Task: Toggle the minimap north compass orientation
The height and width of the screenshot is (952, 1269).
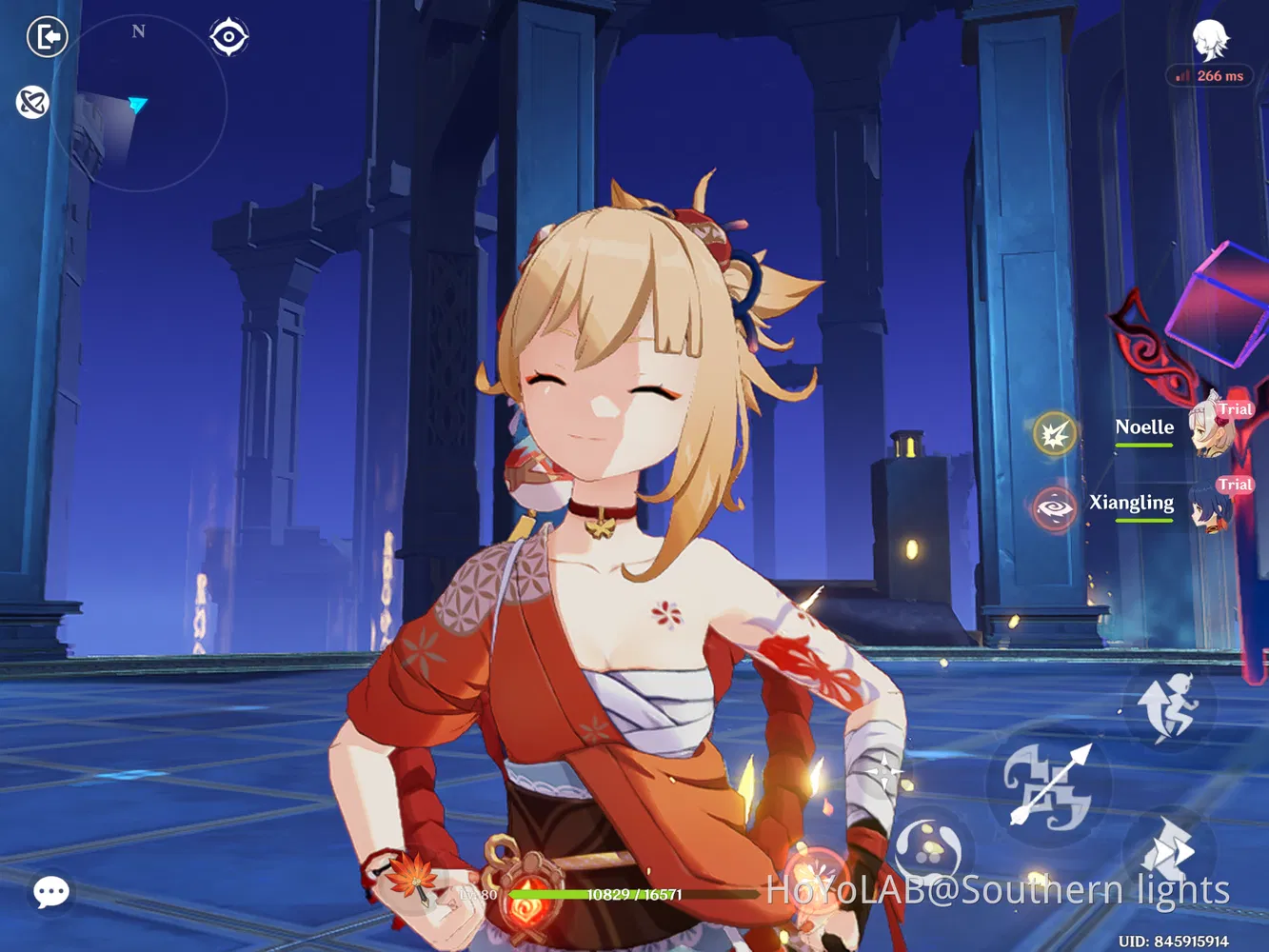Action: tap(136, 31)
